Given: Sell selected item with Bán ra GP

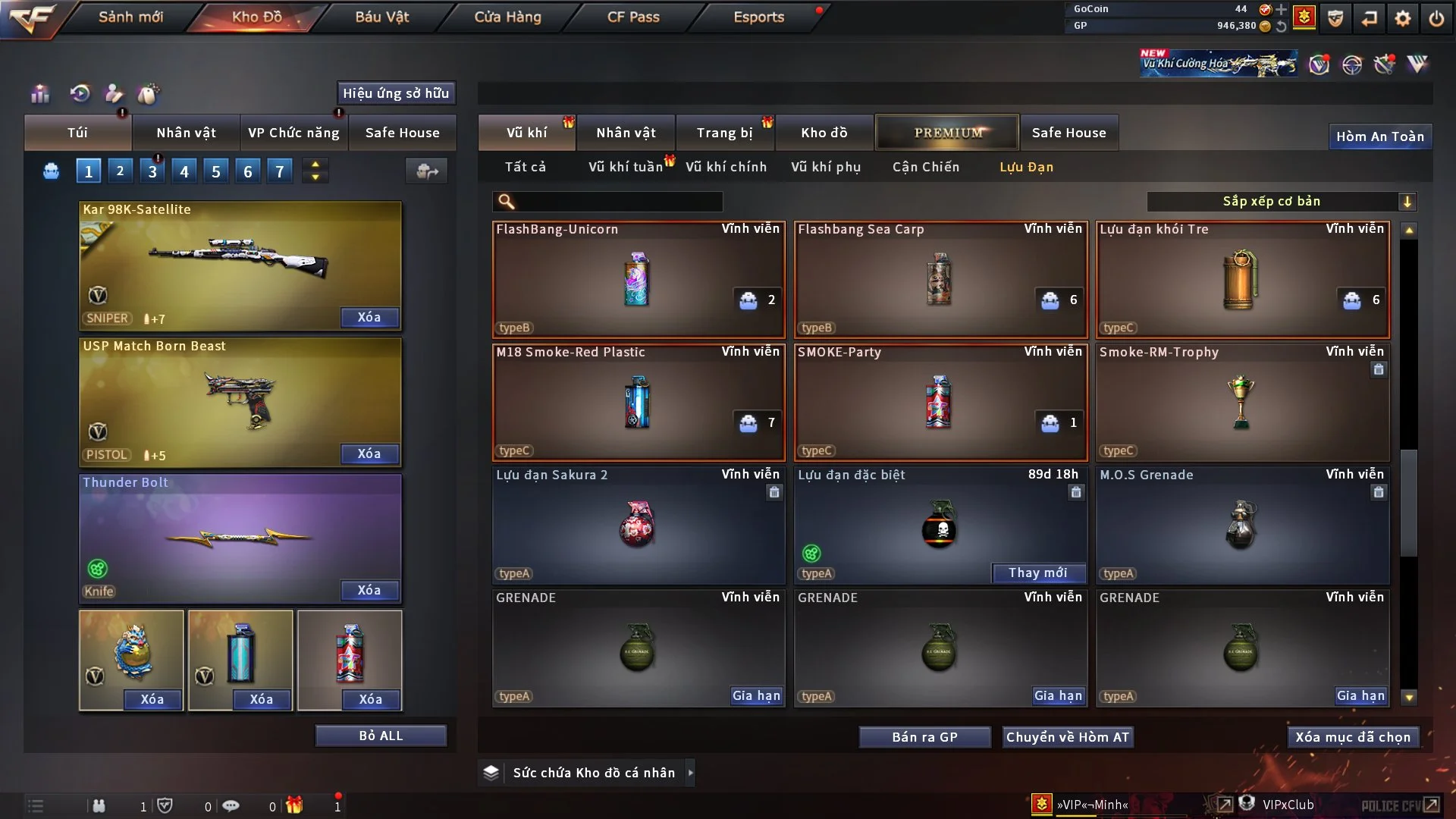Looking at the screenshot, I should (x=924, y=737).
